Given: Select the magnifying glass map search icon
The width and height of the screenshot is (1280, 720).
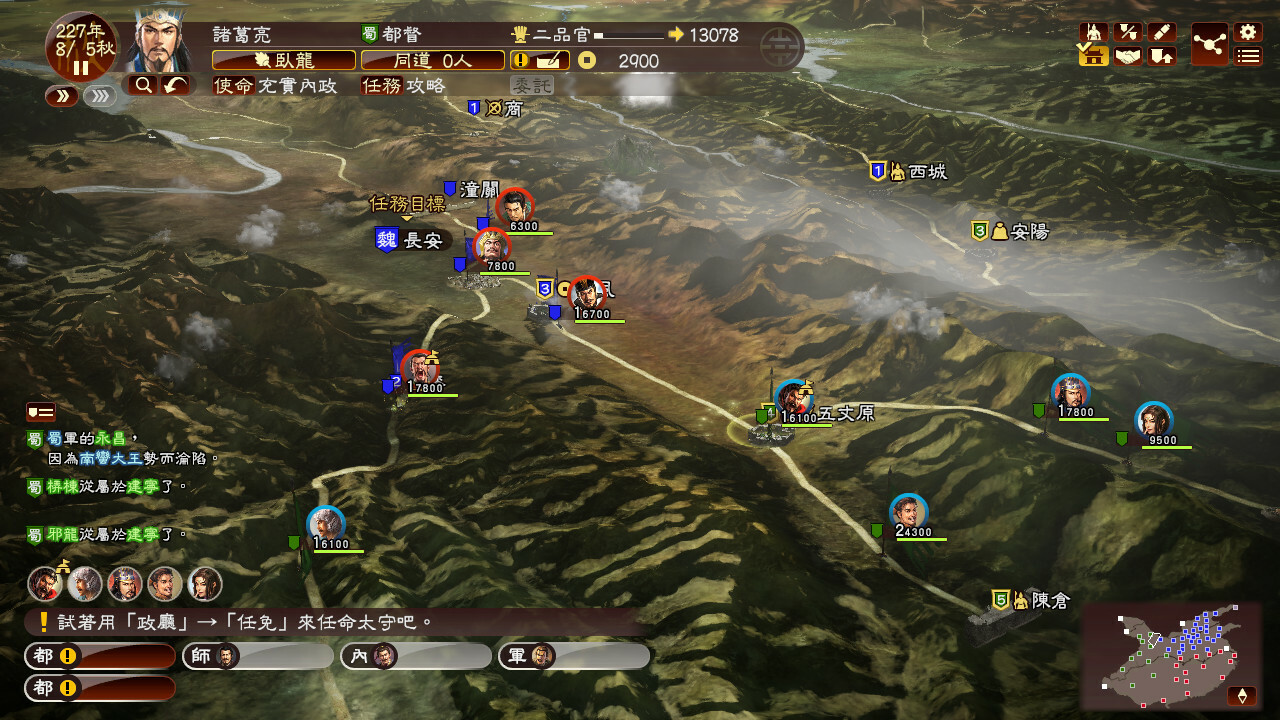Looking at the screenshot, I should tap(143, 85).
